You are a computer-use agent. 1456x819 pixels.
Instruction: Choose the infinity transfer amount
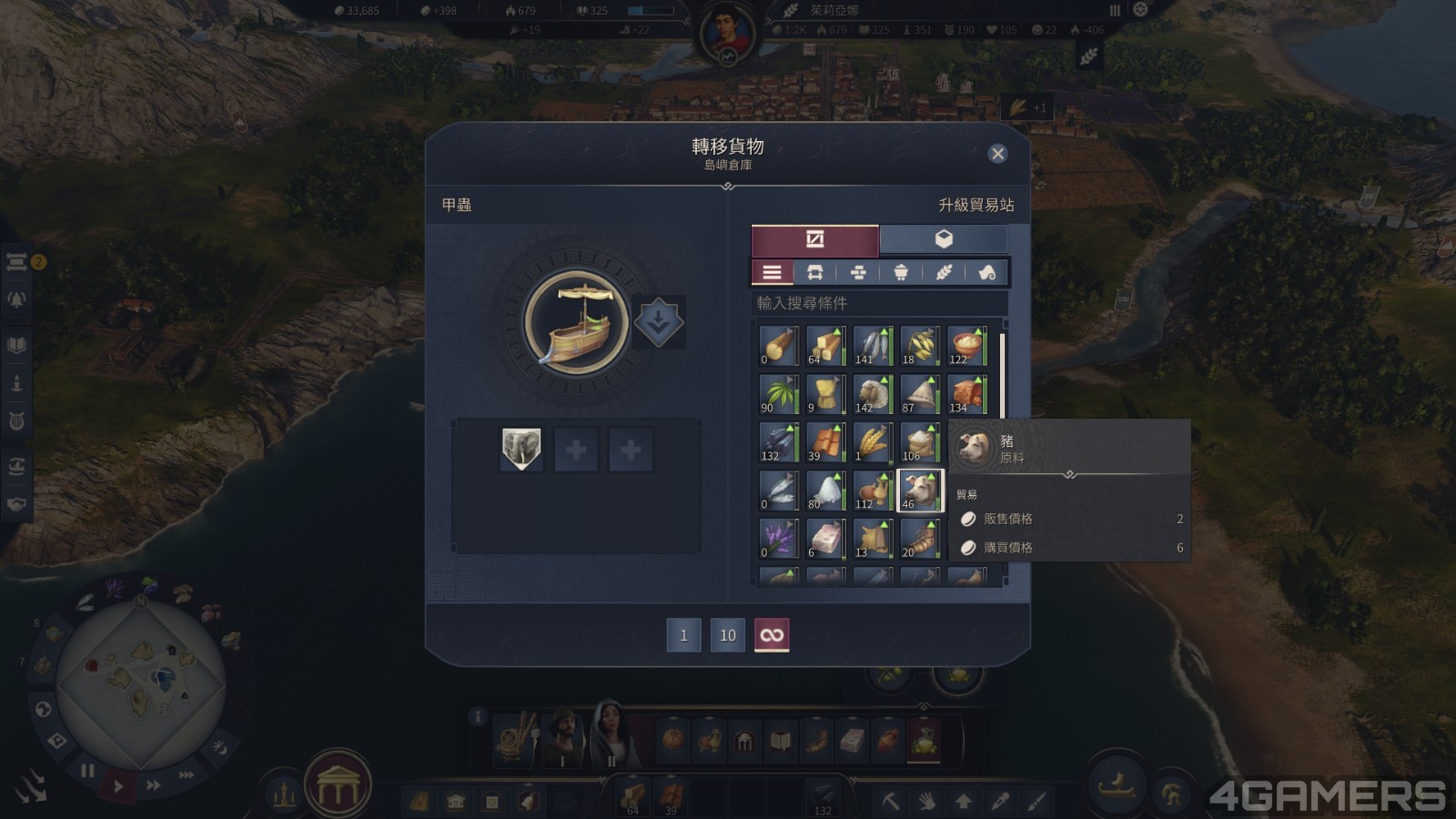(772, 635)
